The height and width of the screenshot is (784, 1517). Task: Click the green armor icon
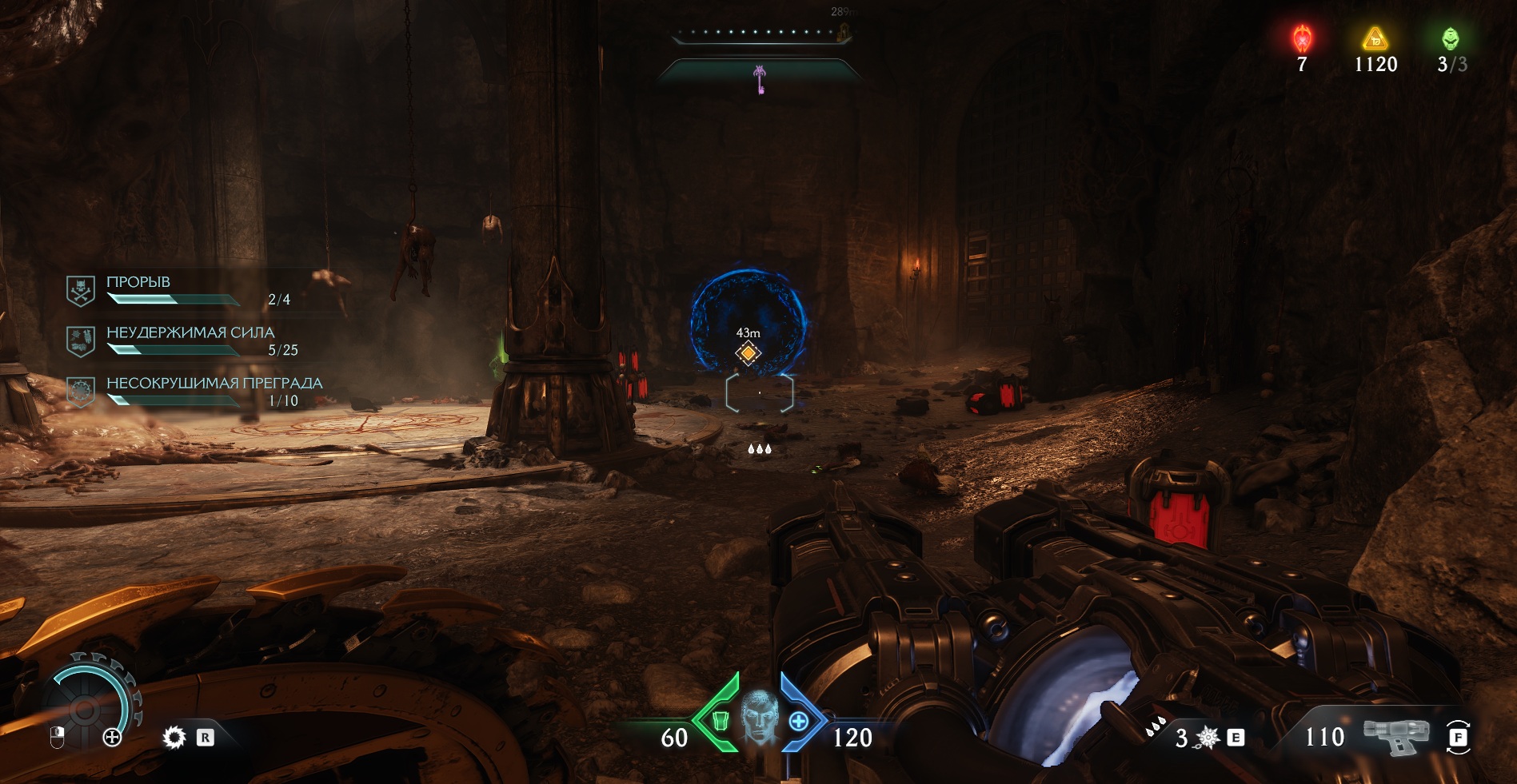[720, 721]
